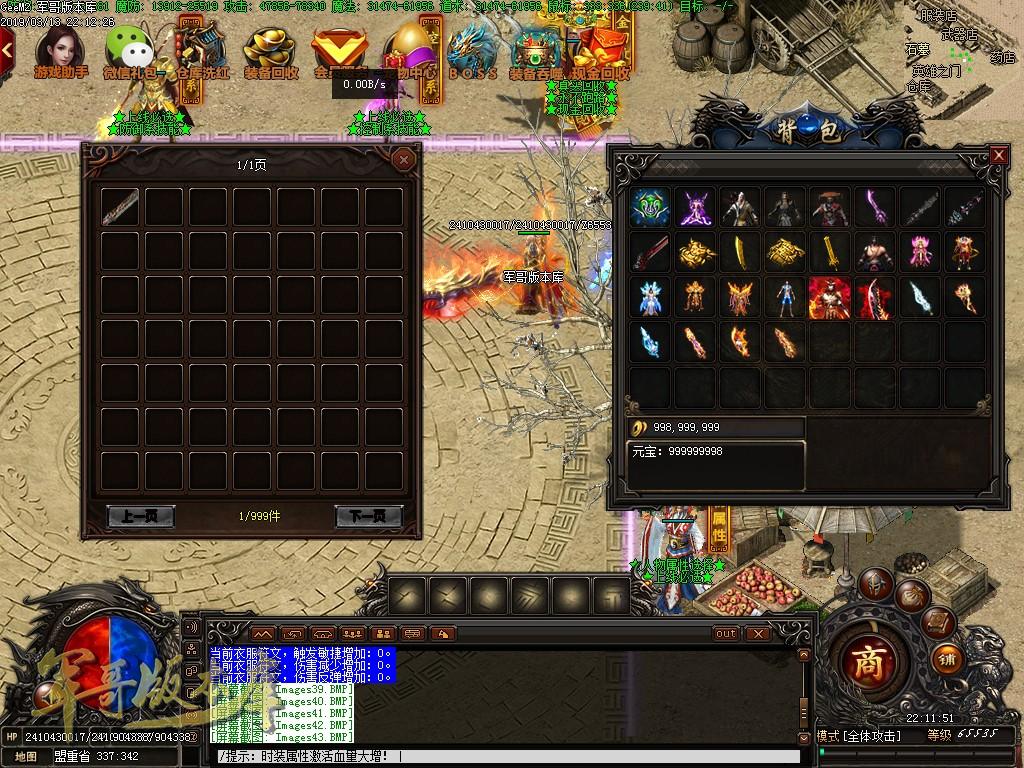Screen dimensions: 1024x768
Task: Select the green mask item in backpack
Action: pyautogui.click(x=649, y=207)
